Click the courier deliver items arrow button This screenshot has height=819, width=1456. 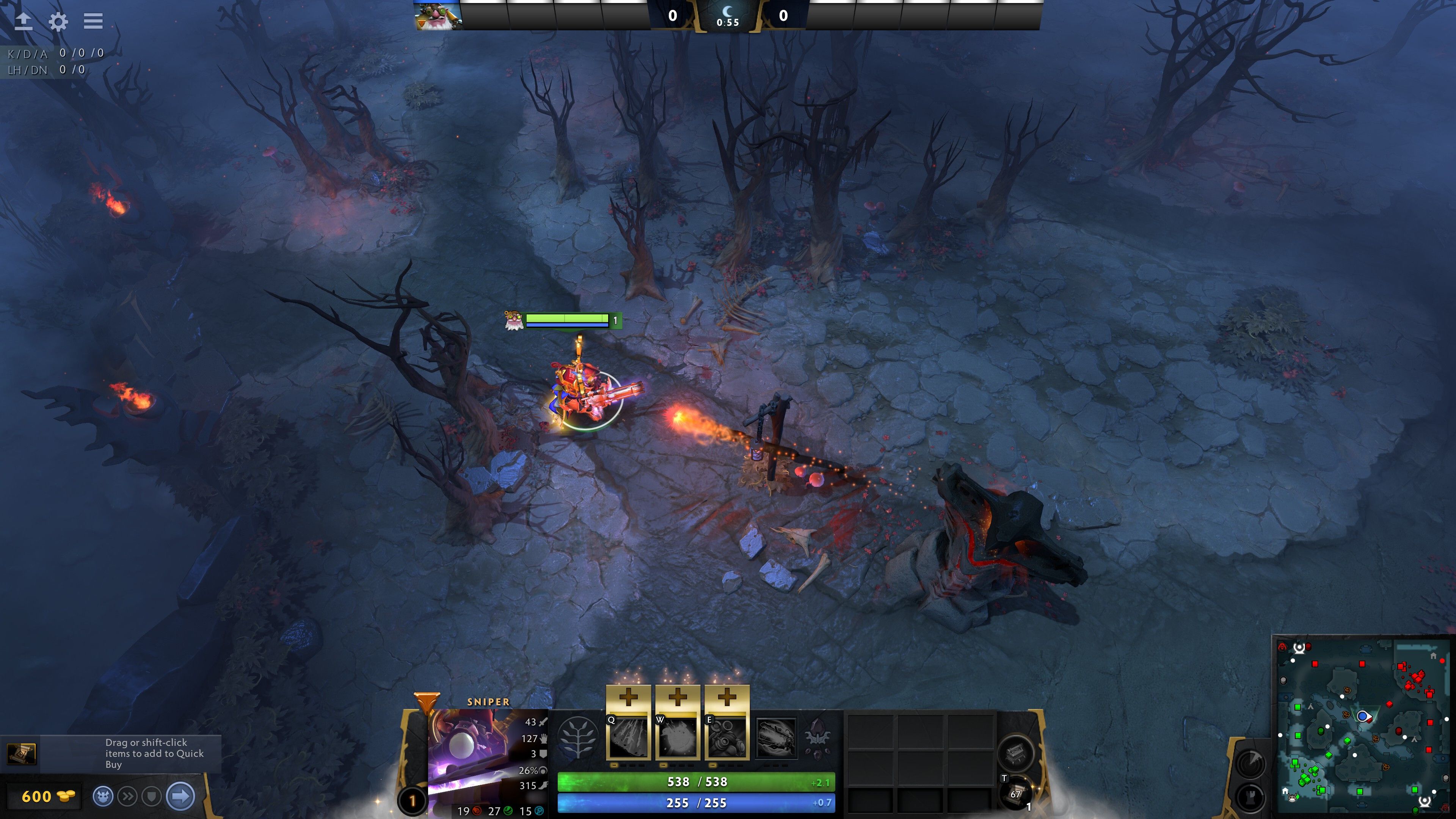(181, 796)
